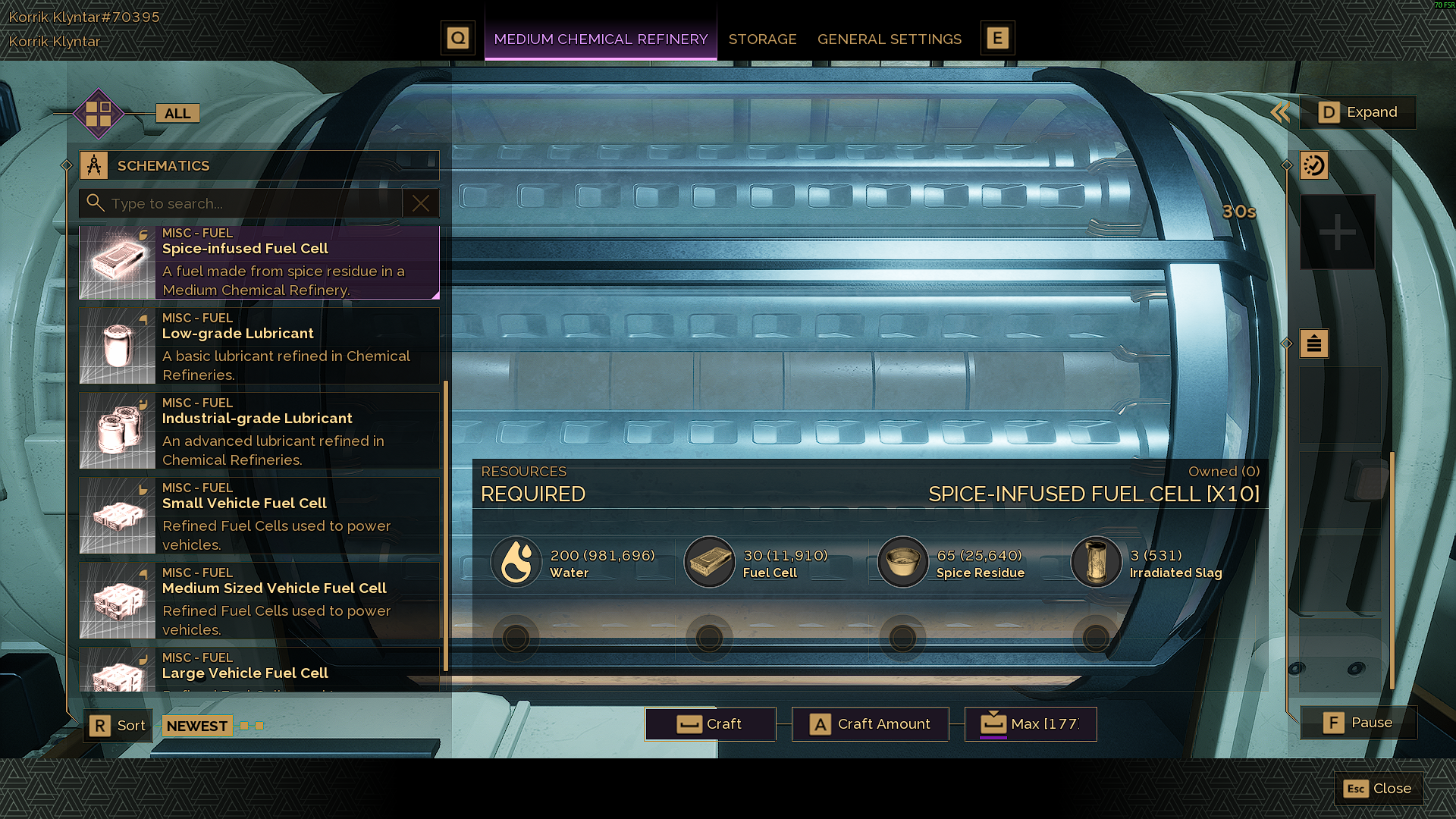Start crafting with the Craft button

point(710,724)
